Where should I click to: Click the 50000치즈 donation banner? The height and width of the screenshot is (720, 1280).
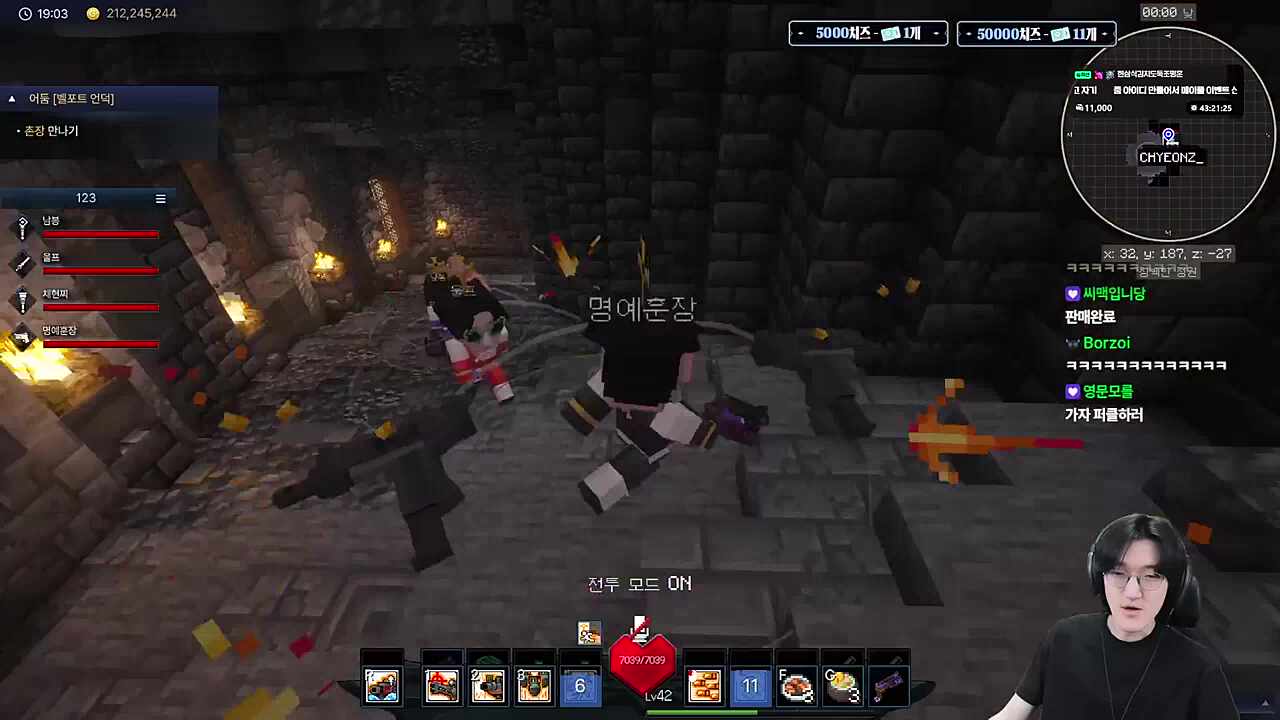pyautogui.click(x=1036, y=34)
